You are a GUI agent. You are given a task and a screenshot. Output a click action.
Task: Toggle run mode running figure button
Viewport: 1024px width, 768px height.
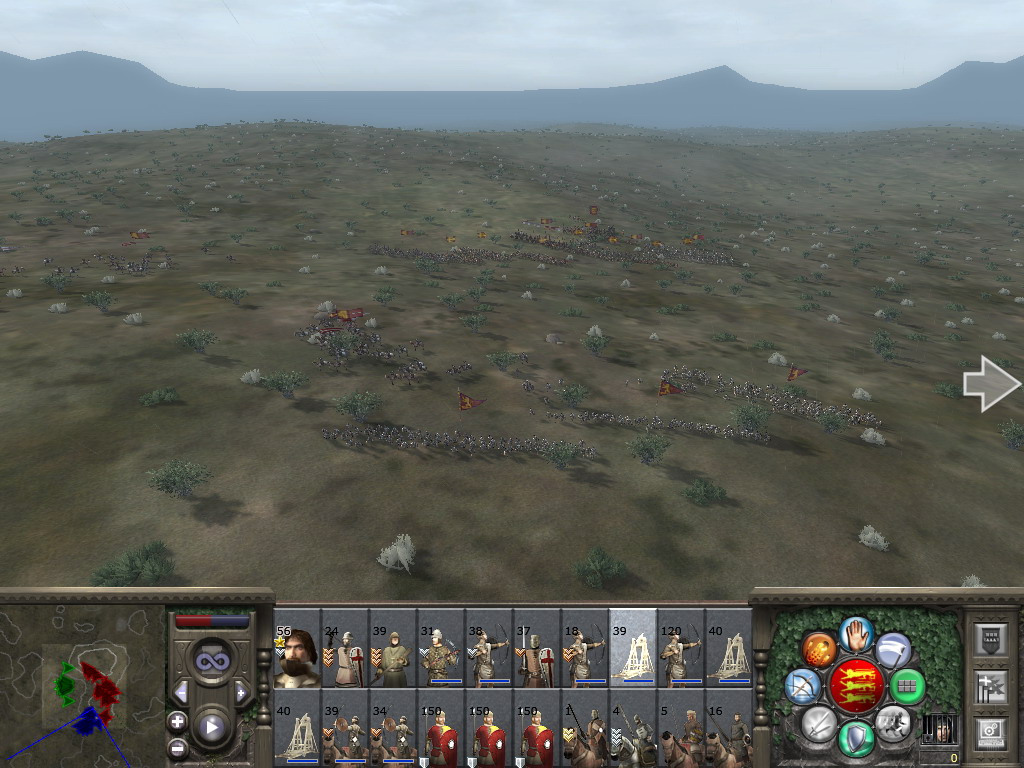point(892,722)
